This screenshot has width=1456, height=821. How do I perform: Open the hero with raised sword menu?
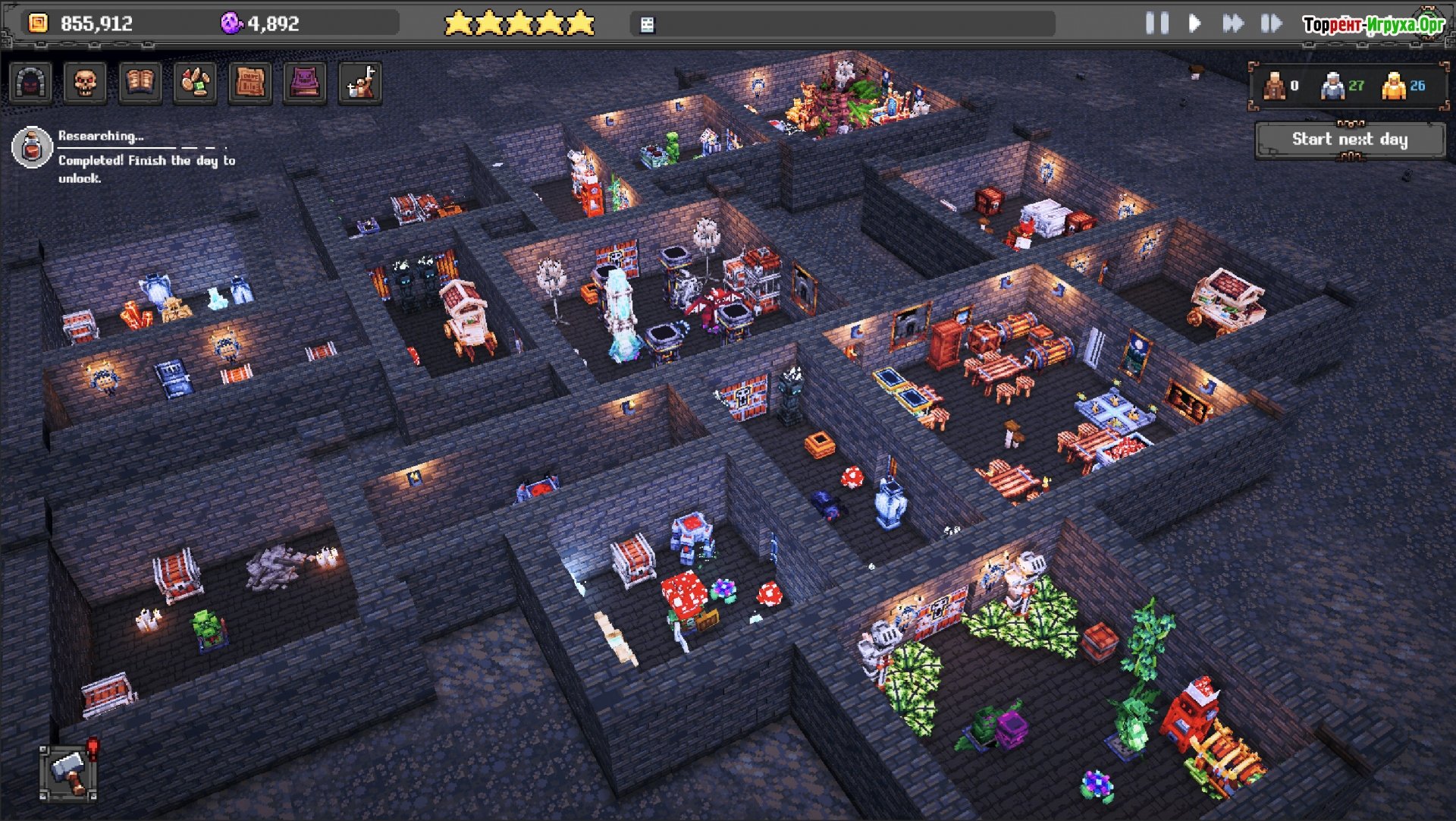[x=360, y=83]
